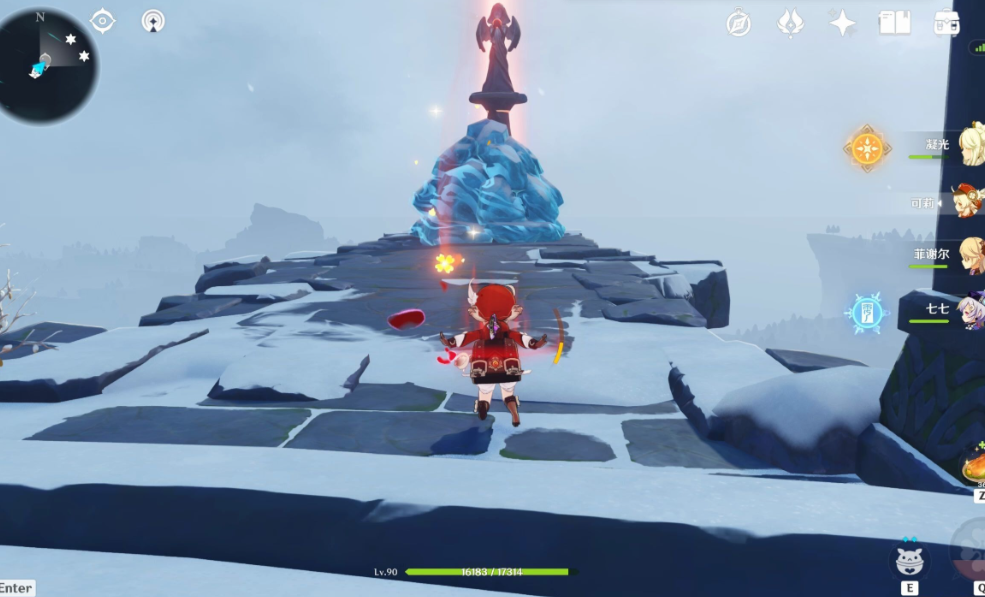985x597 pixels.
Task: Switch to party member 凝光
Action: (x=970, y=147)
